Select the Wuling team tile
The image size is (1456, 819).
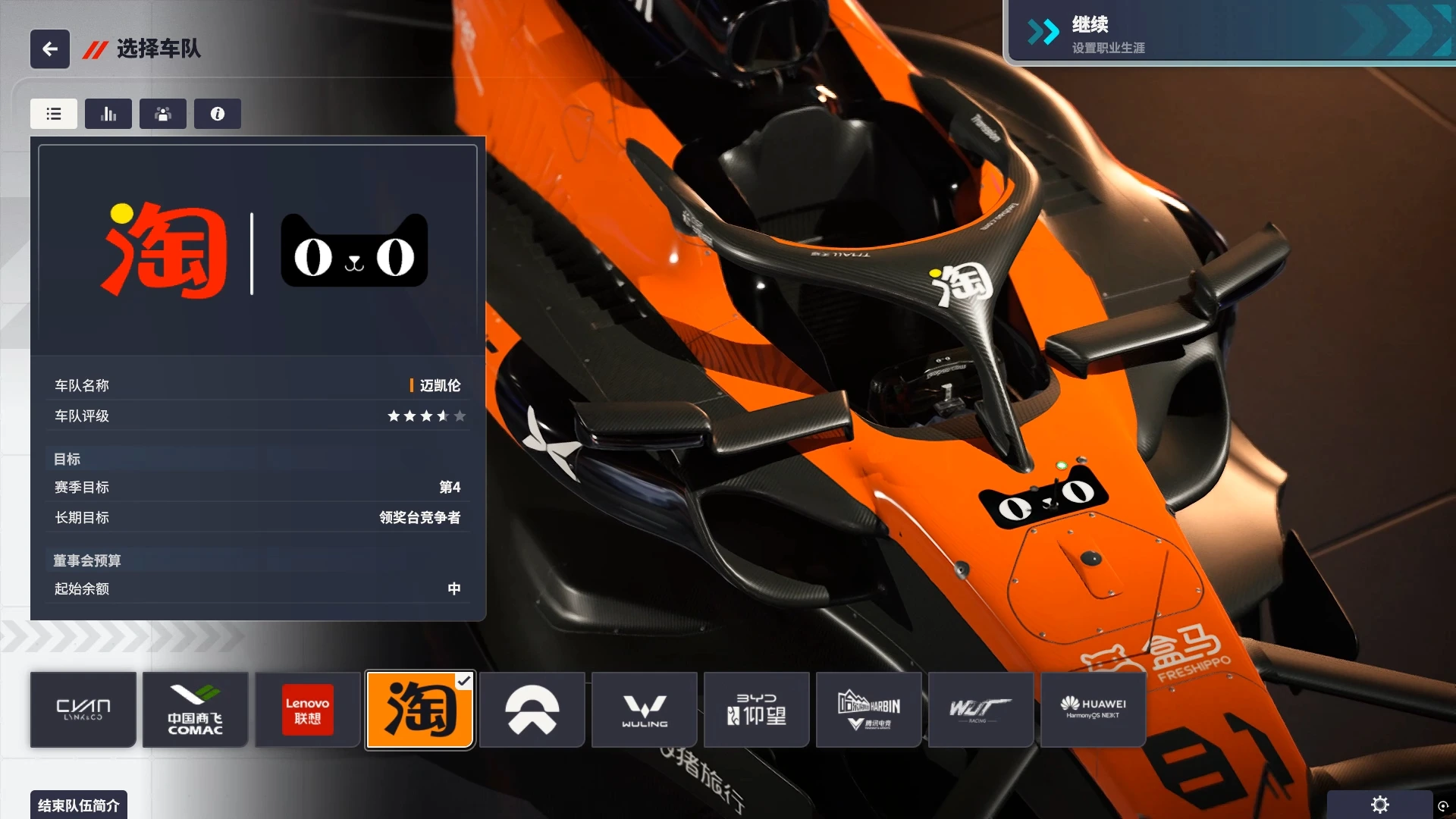tap(645, 710)
